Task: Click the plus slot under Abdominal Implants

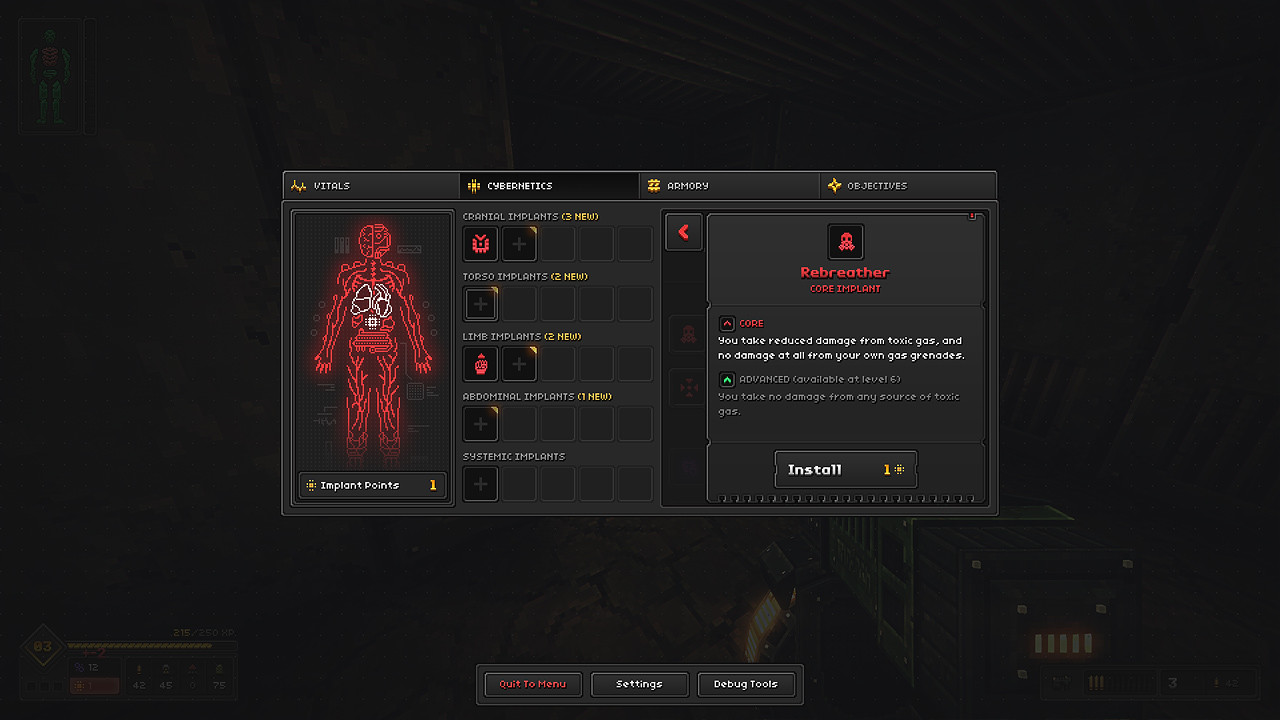Action: [480, 423]
